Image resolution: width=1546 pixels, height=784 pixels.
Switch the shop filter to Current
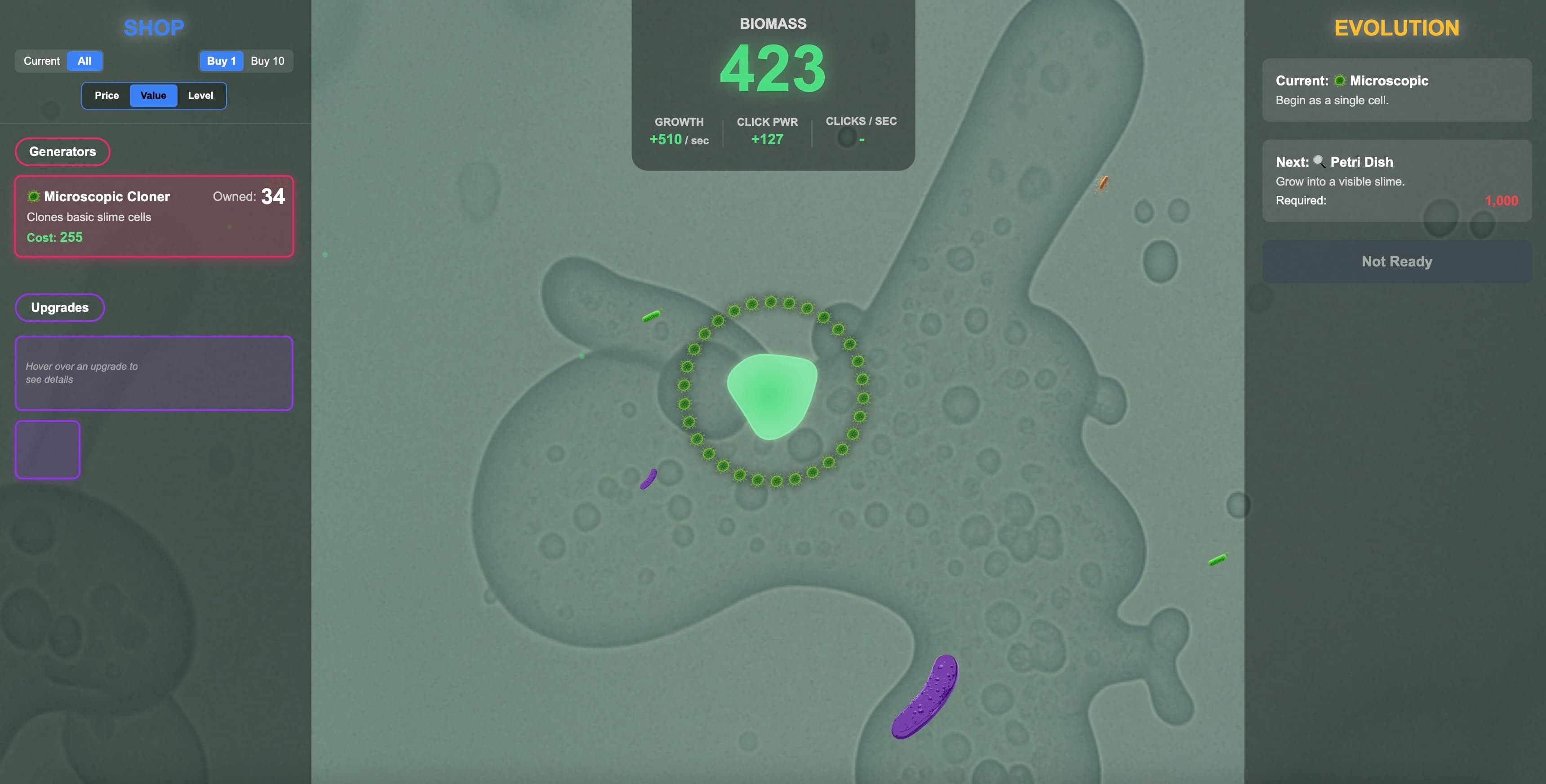[x=41, y=61]
